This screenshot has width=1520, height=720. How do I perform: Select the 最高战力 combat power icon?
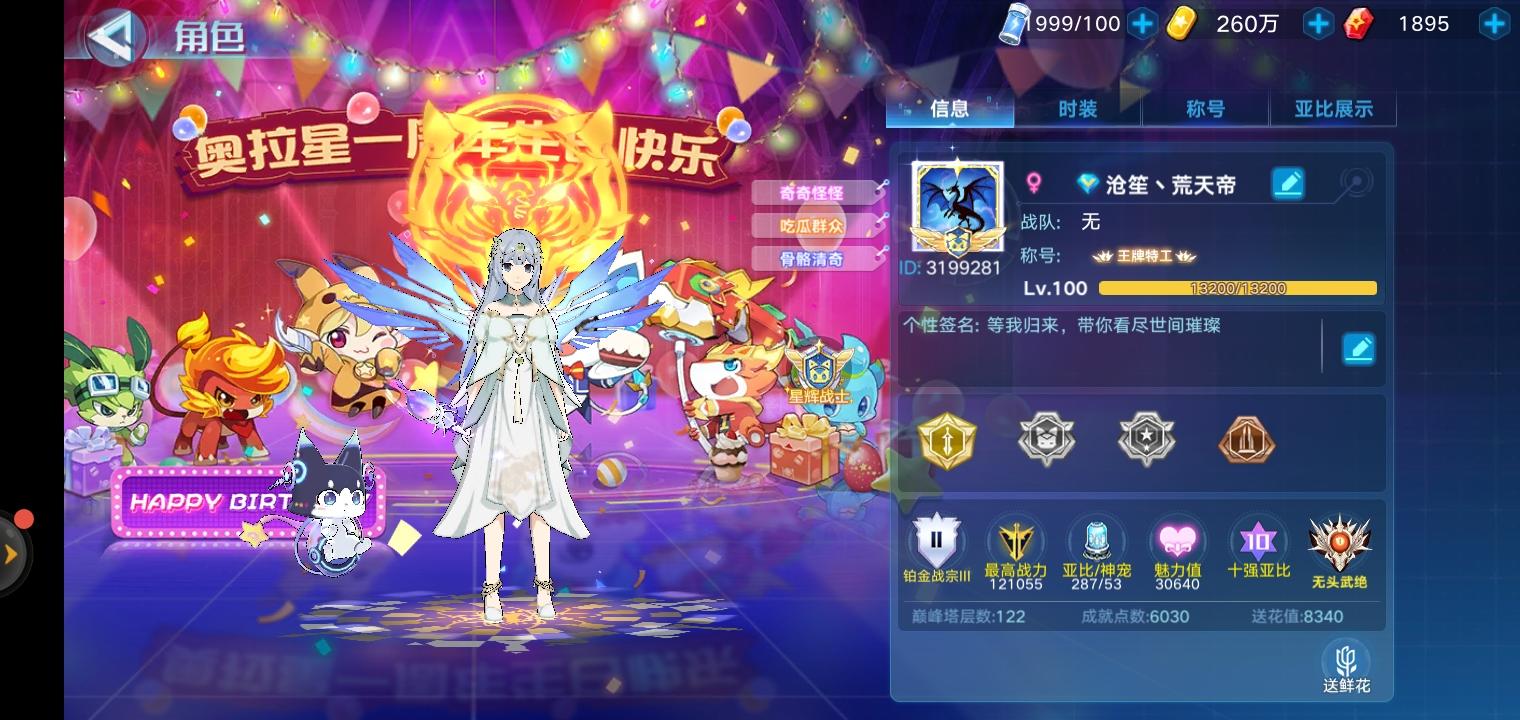pos(1016,540)
